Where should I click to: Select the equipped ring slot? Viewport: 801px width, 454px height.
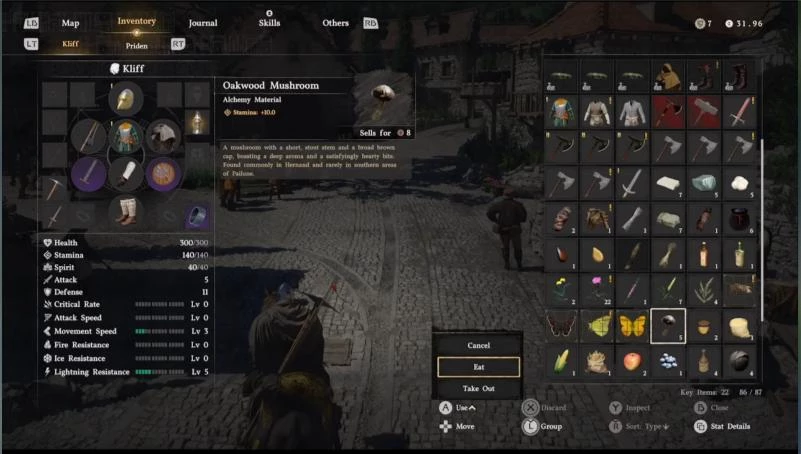pos(198,215)
